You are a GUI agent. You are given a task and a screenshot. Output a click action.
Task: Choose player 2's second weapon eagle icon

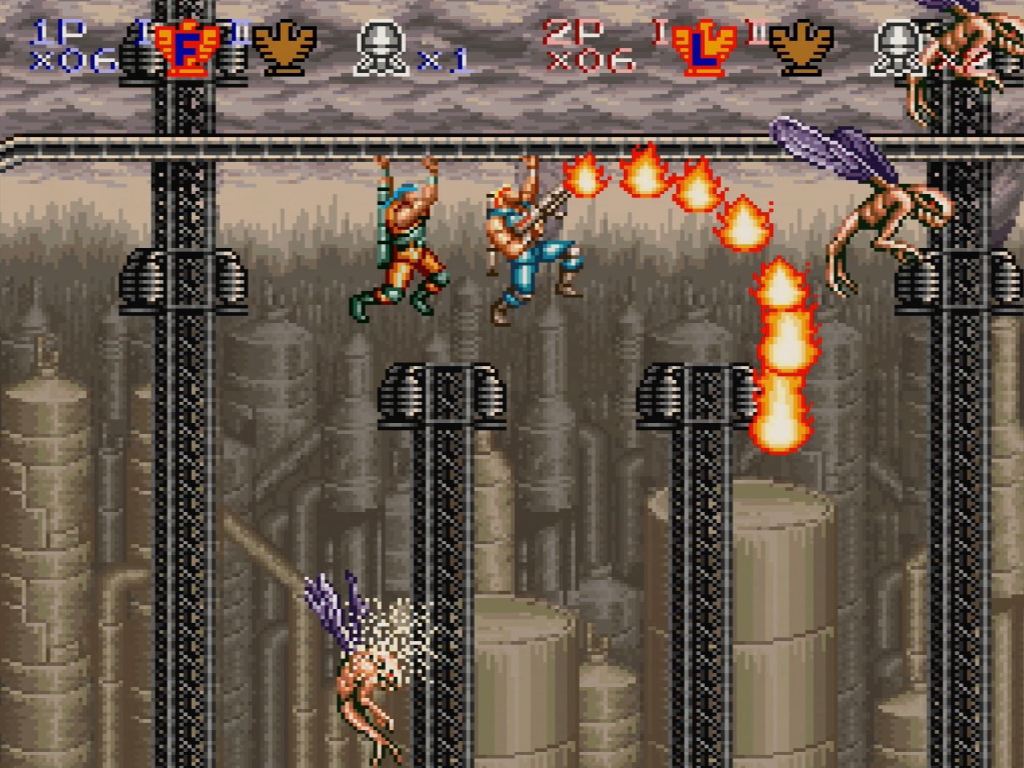point(801,46)
